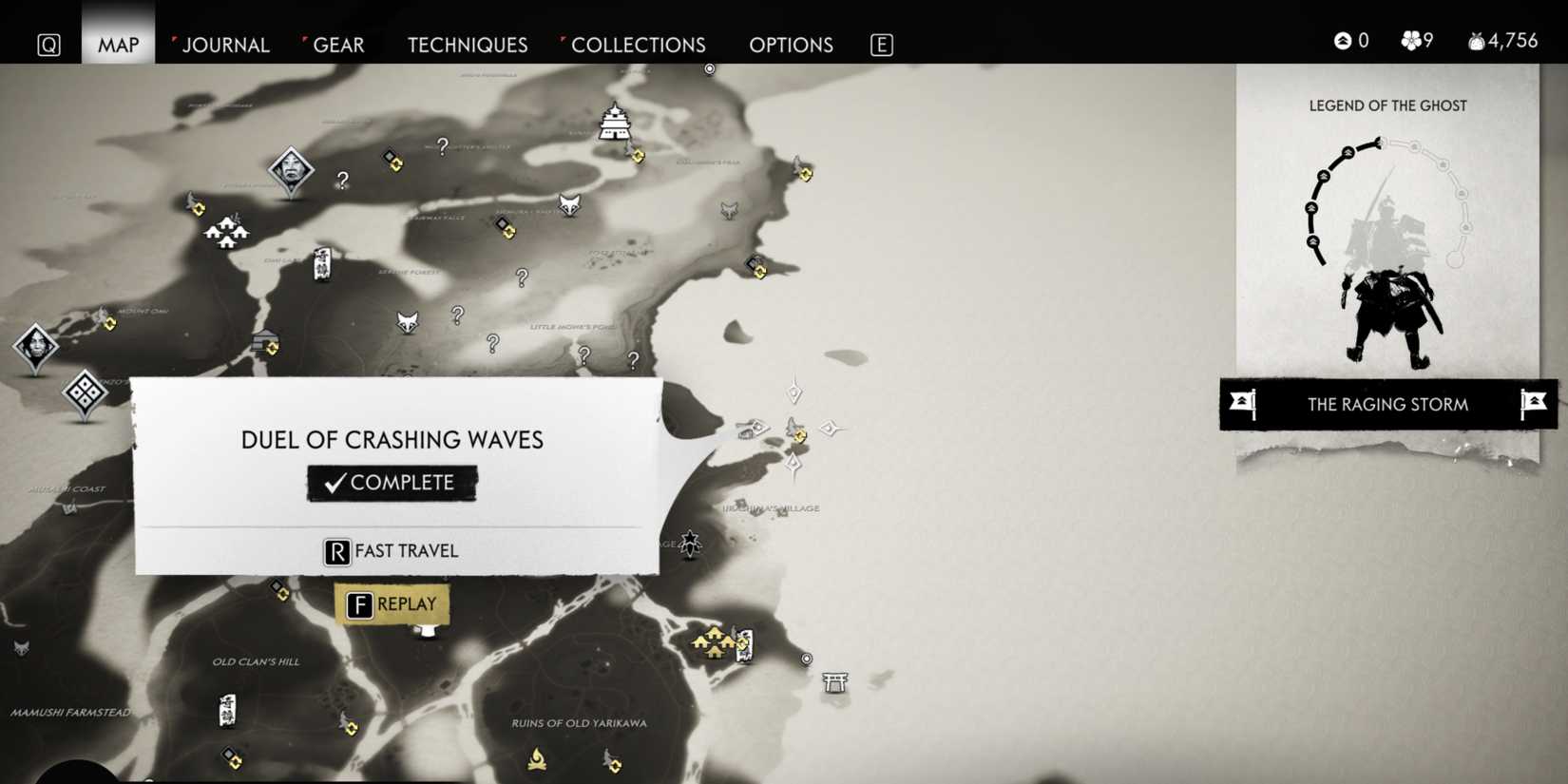The image size is (1568, 784).
Task: Select a fox den icon on the map
Action: [x=569, y=207]
